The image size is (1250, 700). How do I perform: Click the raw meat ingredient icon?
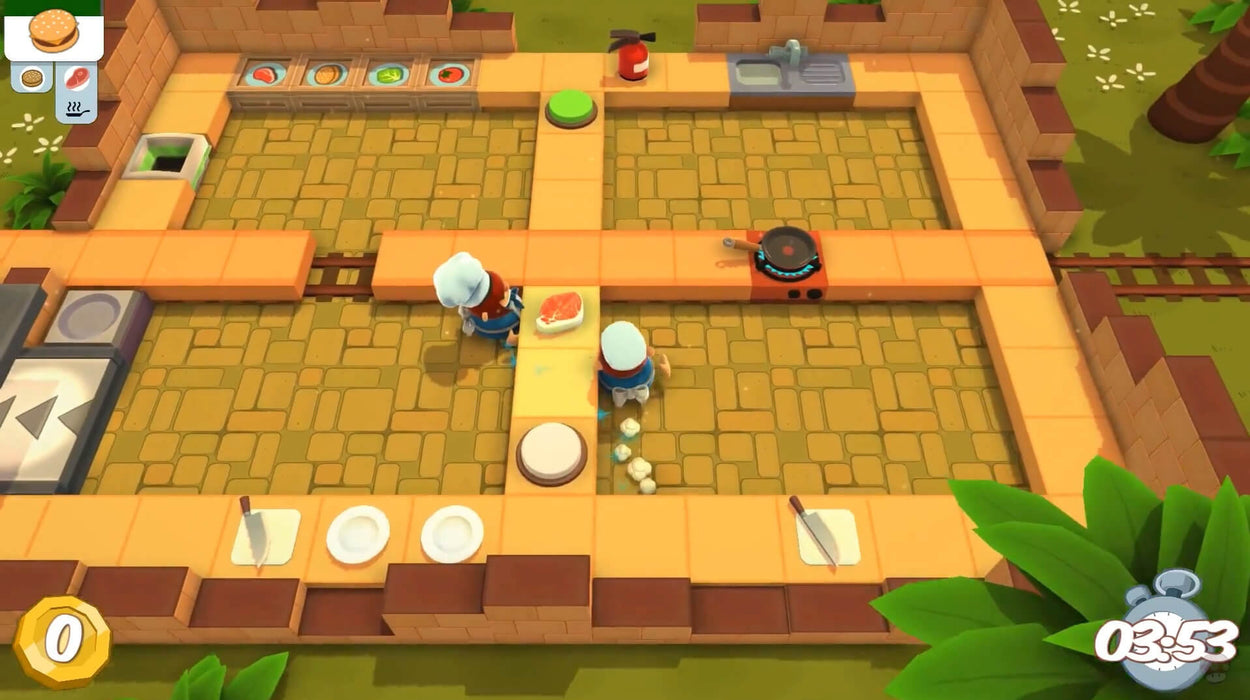pos(76,77)
